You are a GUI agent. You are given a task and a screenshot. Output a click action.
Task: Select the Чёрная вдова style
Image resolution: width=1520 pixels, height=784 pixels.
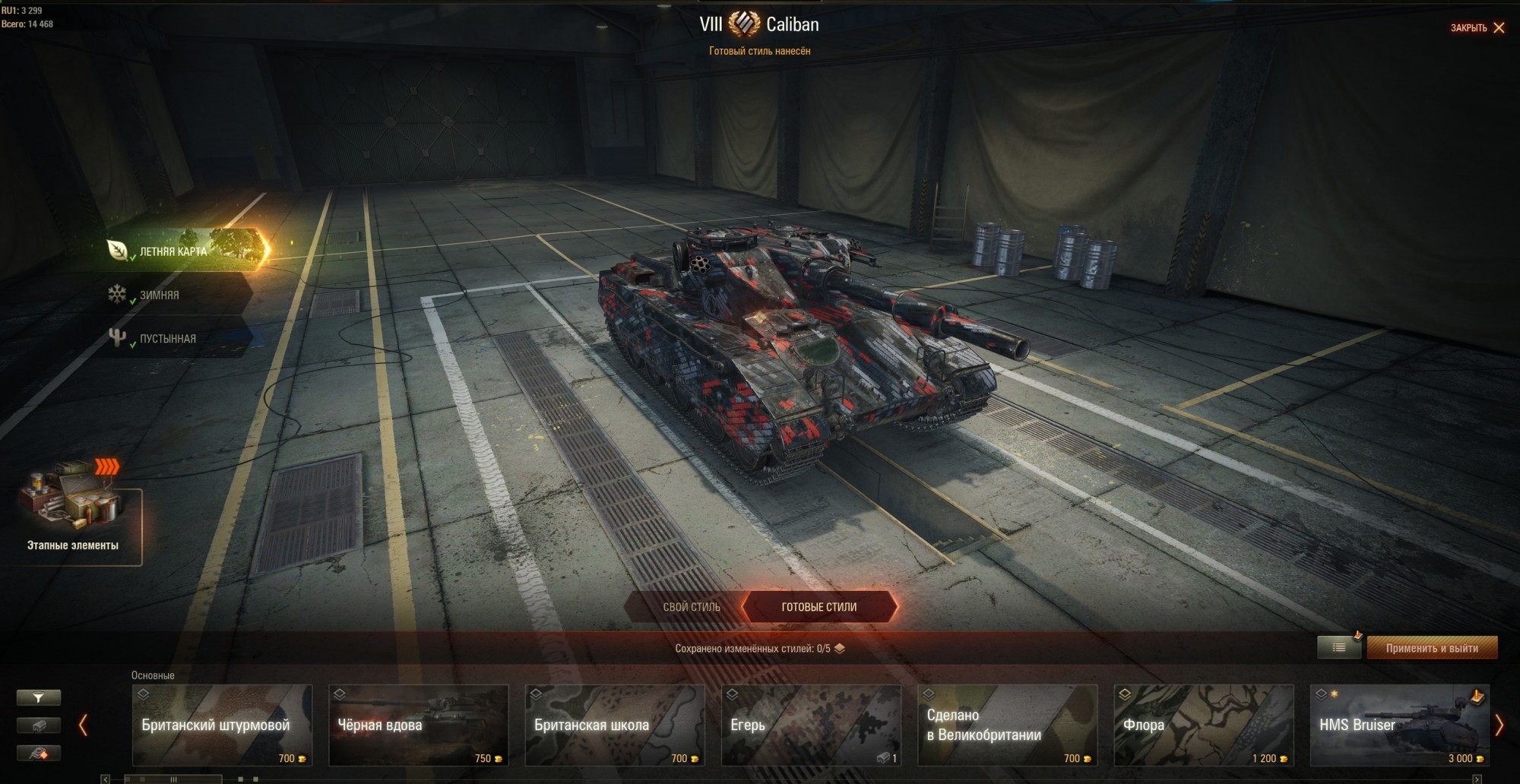418,726
